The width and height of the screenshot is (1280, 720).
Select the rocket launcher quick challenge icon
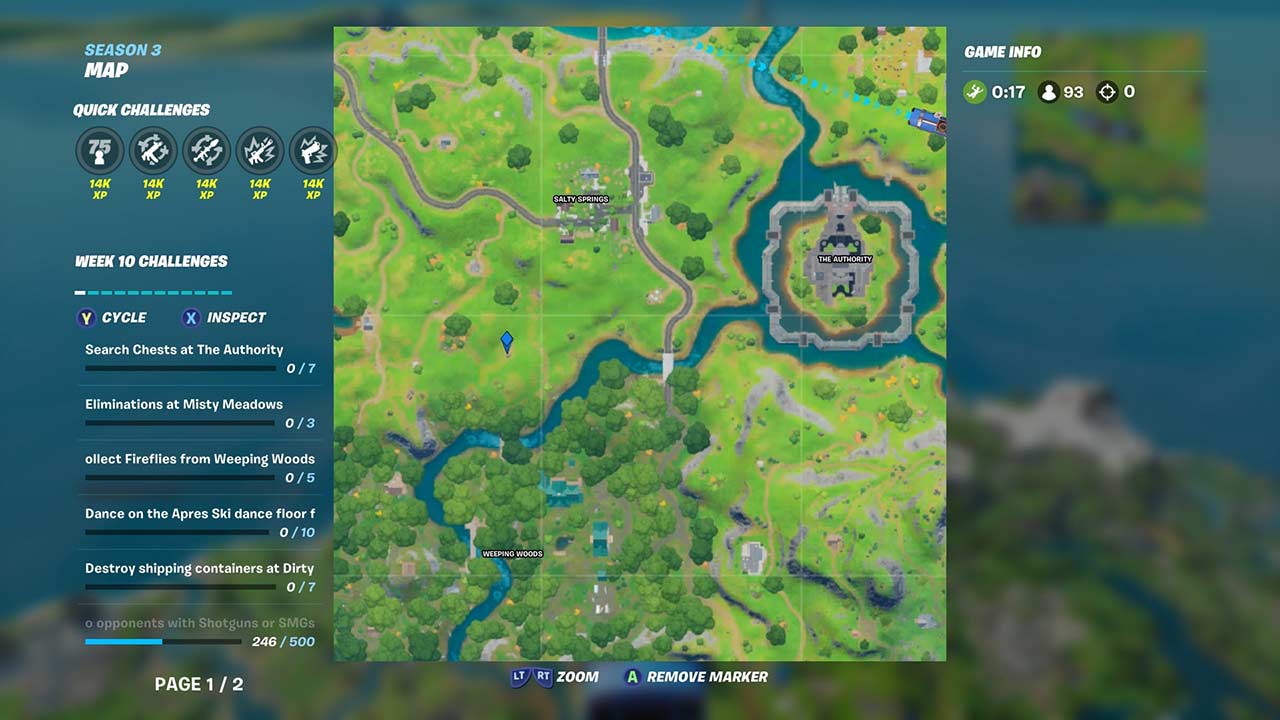(x=206, y=150)
